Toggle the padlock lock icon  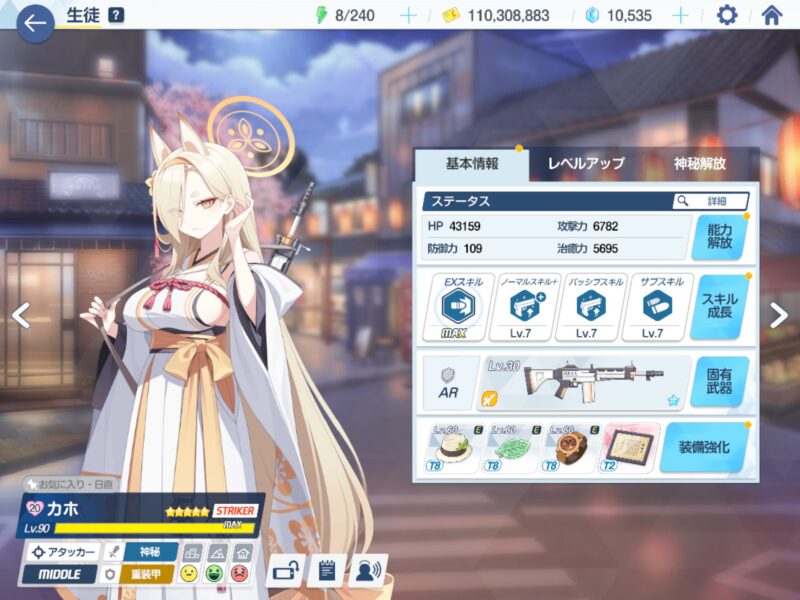point(286,571)
